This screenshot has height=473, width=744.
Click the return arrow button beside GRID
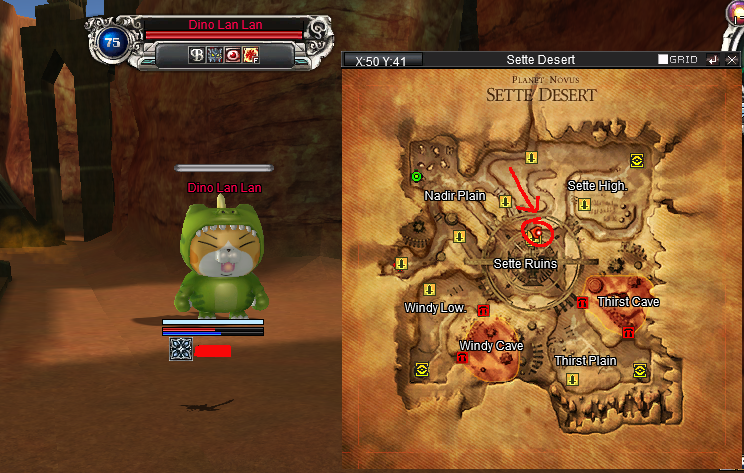pos(713,60)
